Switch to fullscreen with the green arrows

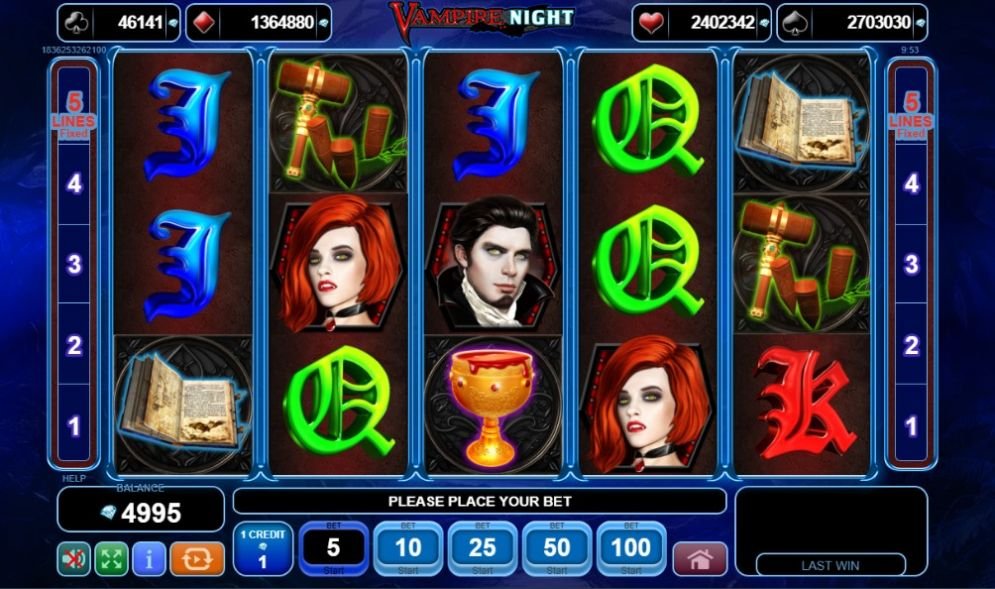pos(111,559)
